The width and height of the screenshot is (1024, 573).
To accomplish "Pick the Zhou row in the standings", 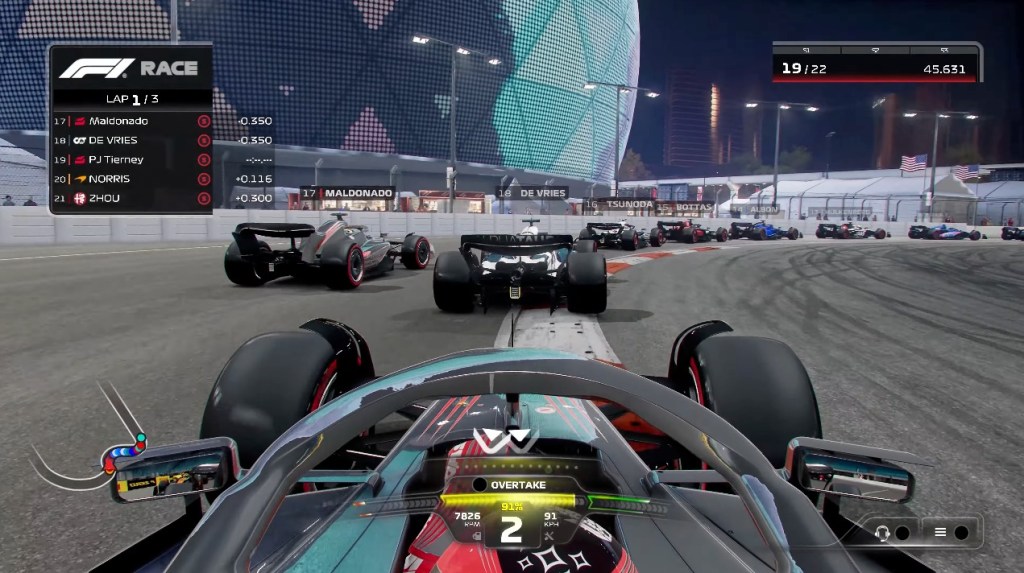I will tap(131, 198).
